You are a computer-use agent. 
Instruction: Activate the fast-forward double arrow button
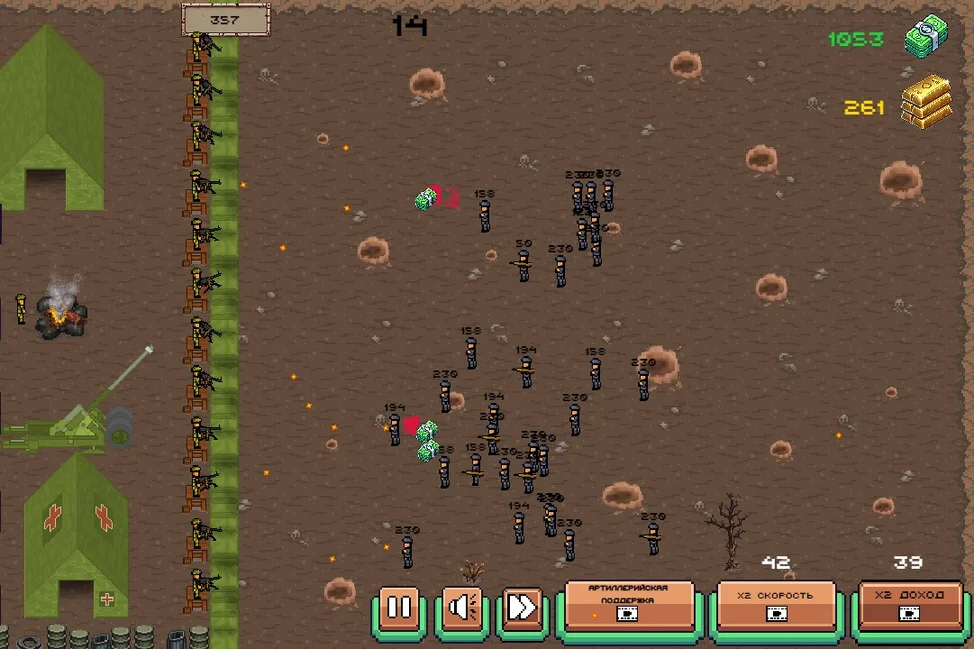[523, 607]
